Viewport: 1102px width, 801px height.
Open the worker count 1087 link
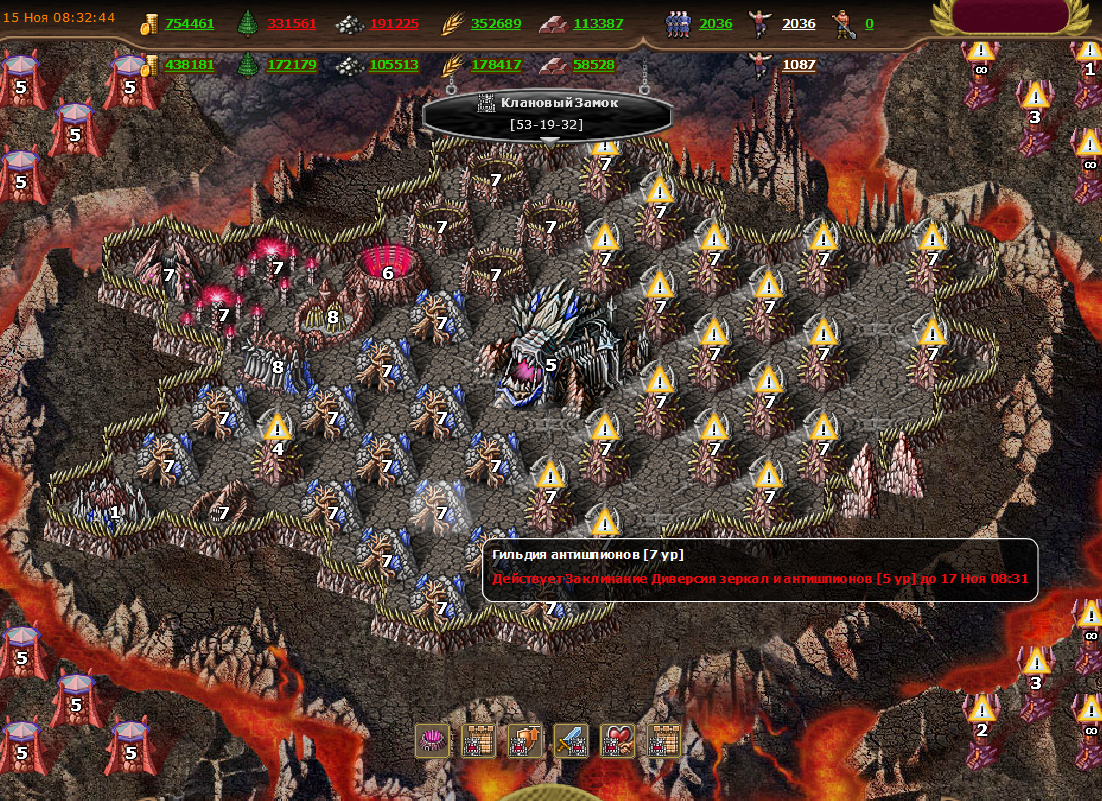click(x=799, y=65)
